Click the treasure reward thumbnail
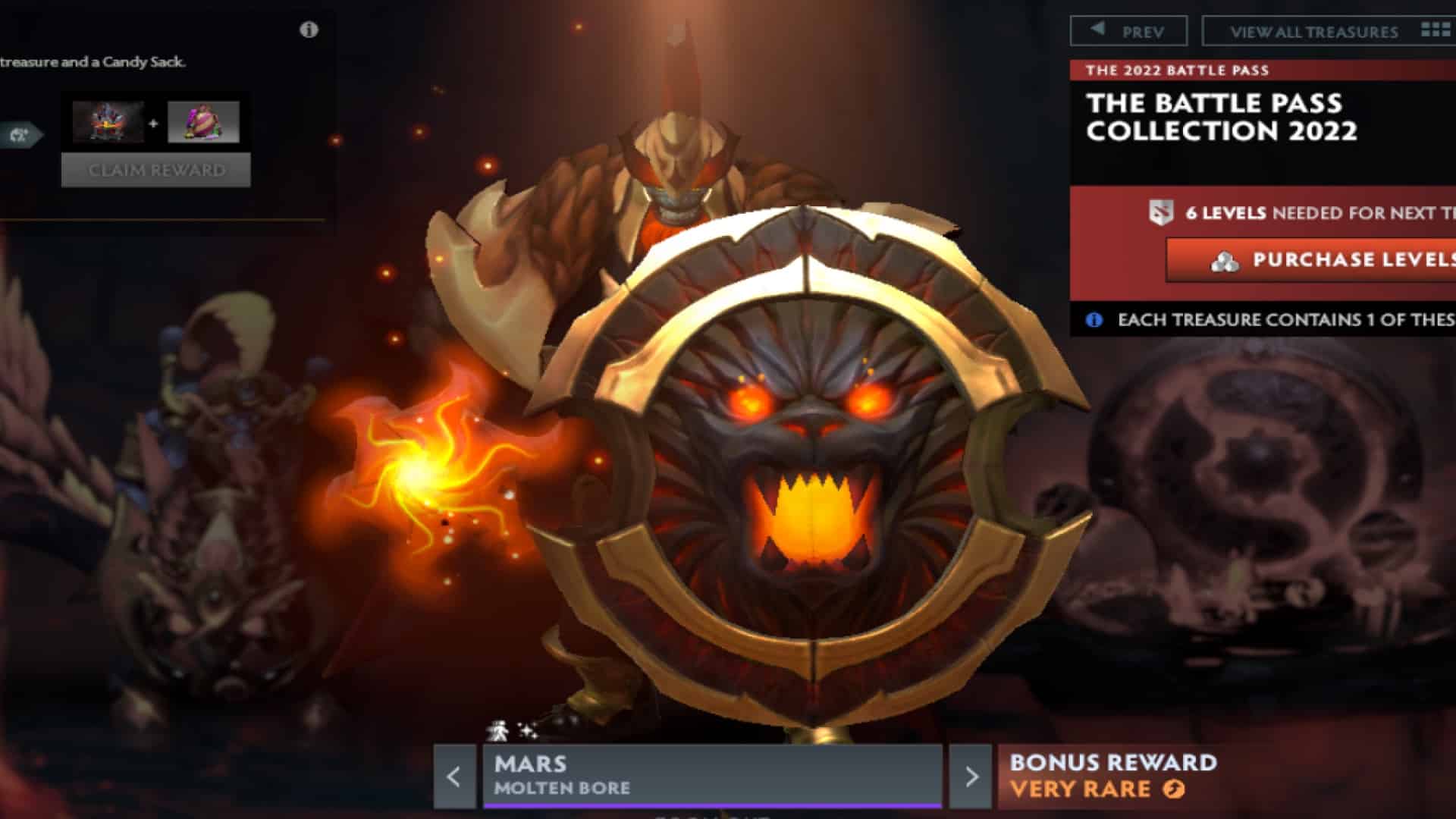 tap(108, 122)
